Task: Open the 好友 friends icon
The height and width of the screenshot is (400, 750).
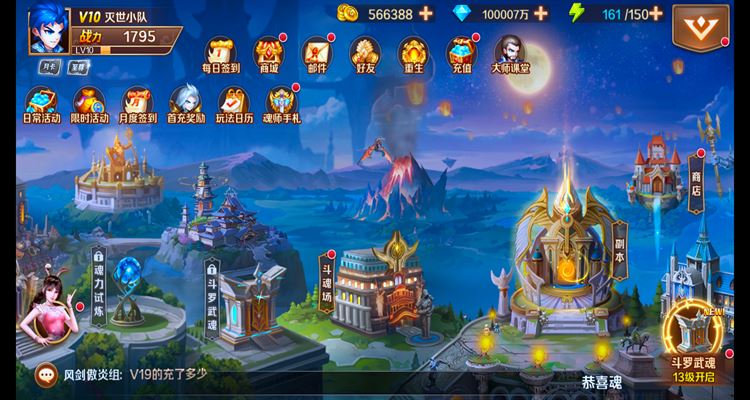Action: [365, 55]
